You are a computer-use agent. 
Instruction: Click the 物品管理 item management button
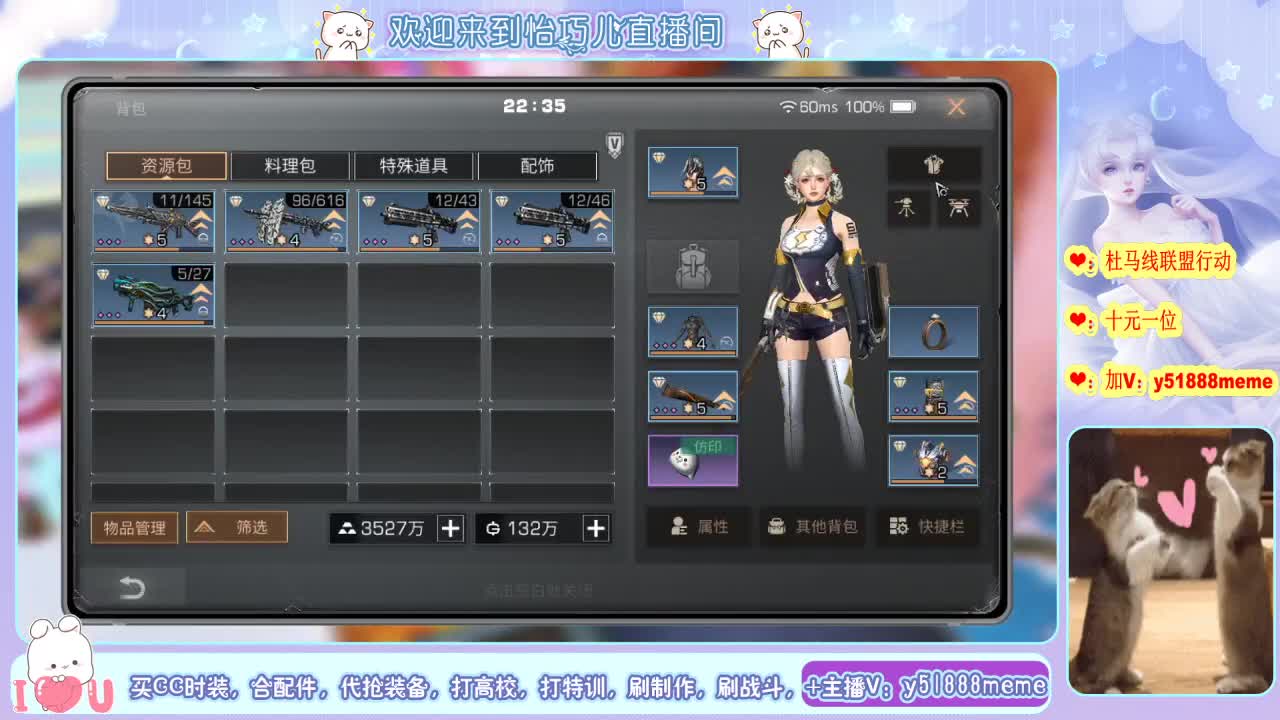click(x=135, y=527)
